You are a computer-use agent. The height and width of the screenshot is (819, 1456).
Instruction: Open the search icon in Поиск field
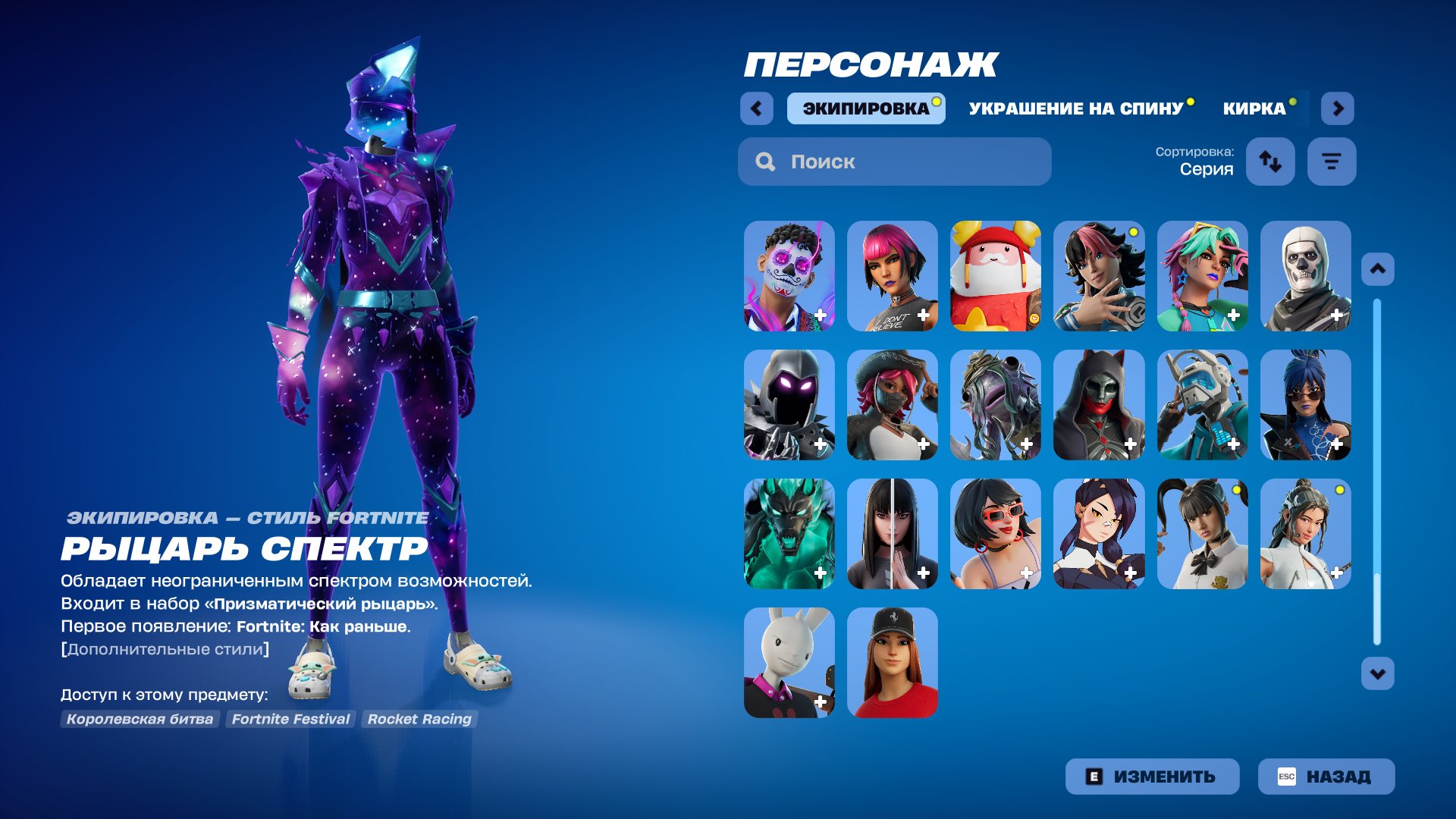(765, 162)
